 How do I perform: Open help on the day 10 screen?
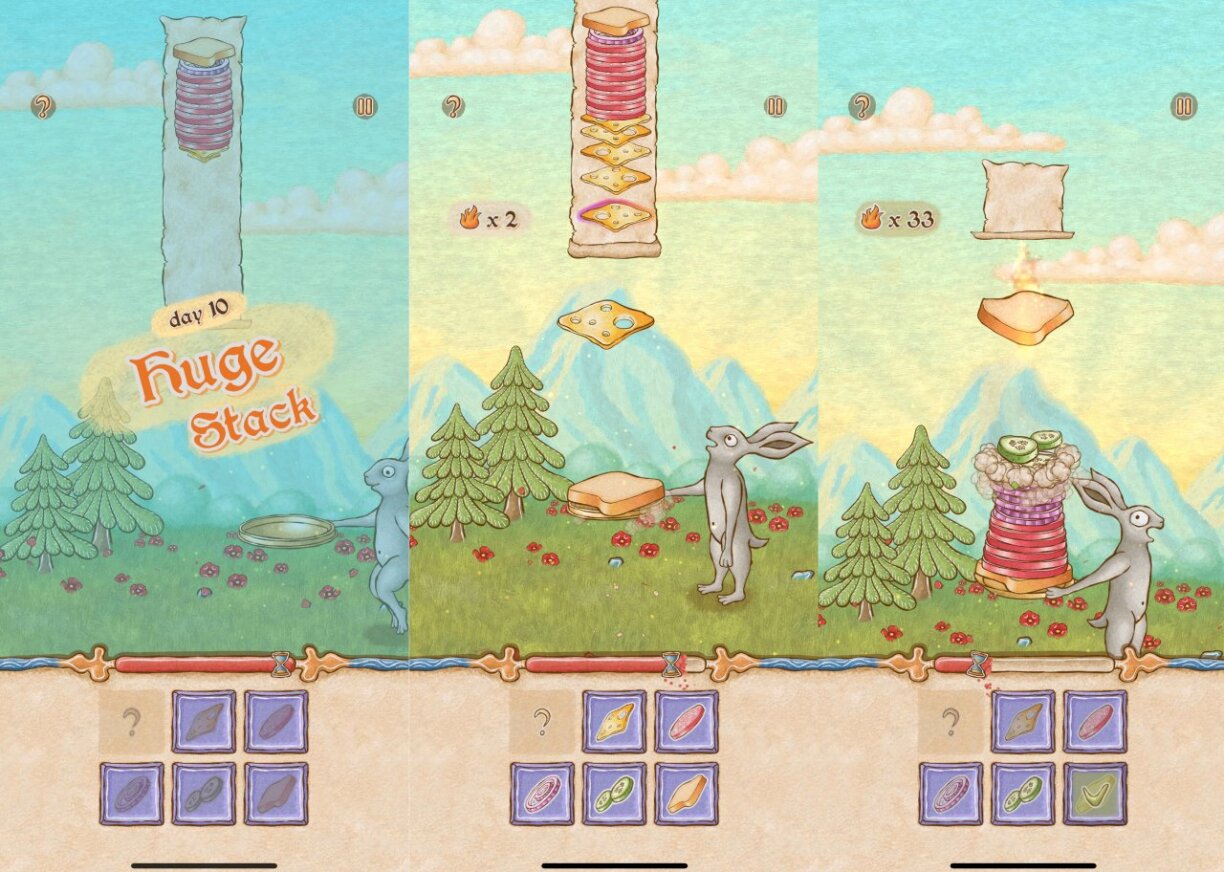pyautogui.click(x=42, y=107)
